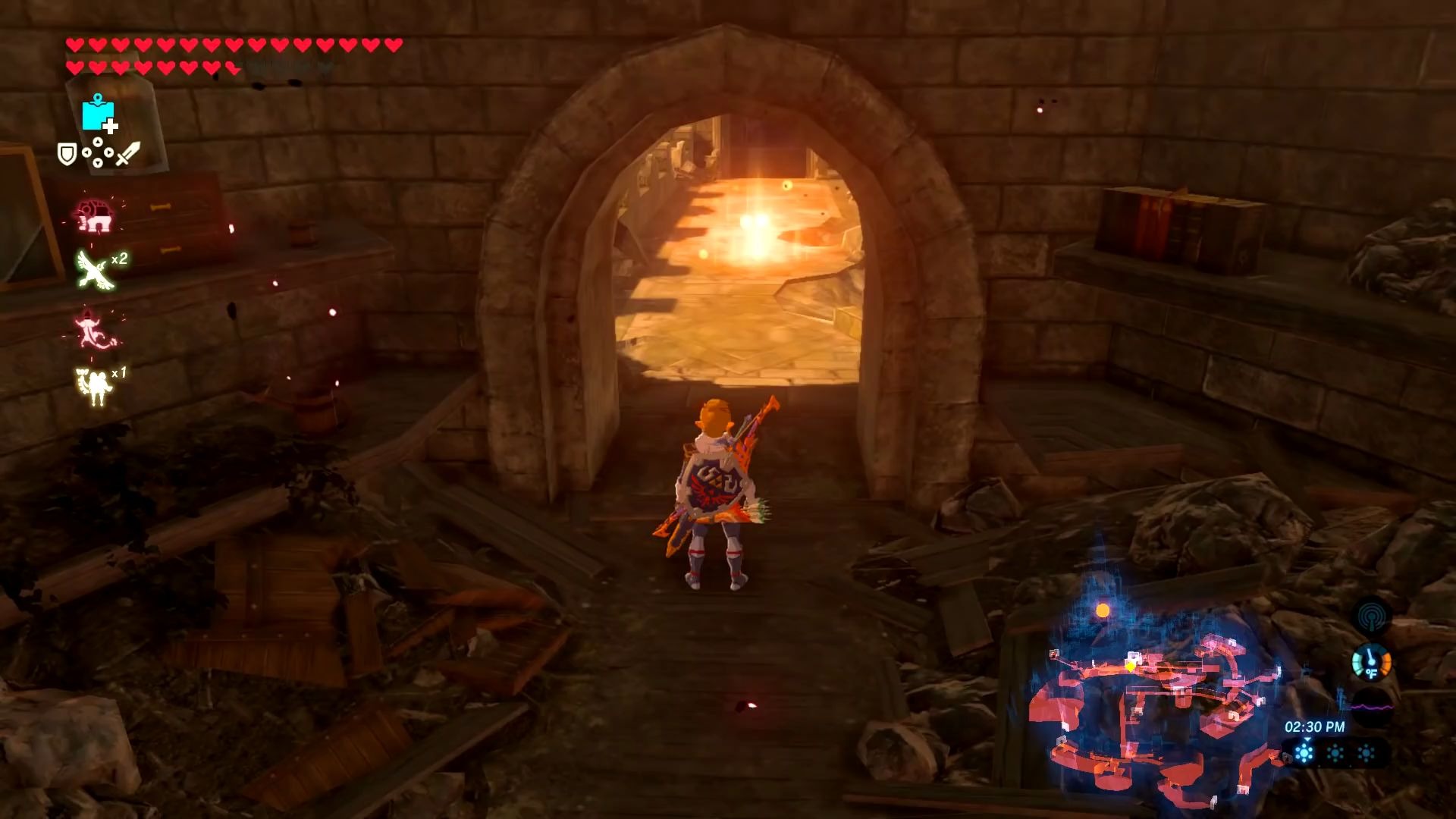
Task: Toggle the third sun icon on the forecast bar
Action: pos(1366,752)
